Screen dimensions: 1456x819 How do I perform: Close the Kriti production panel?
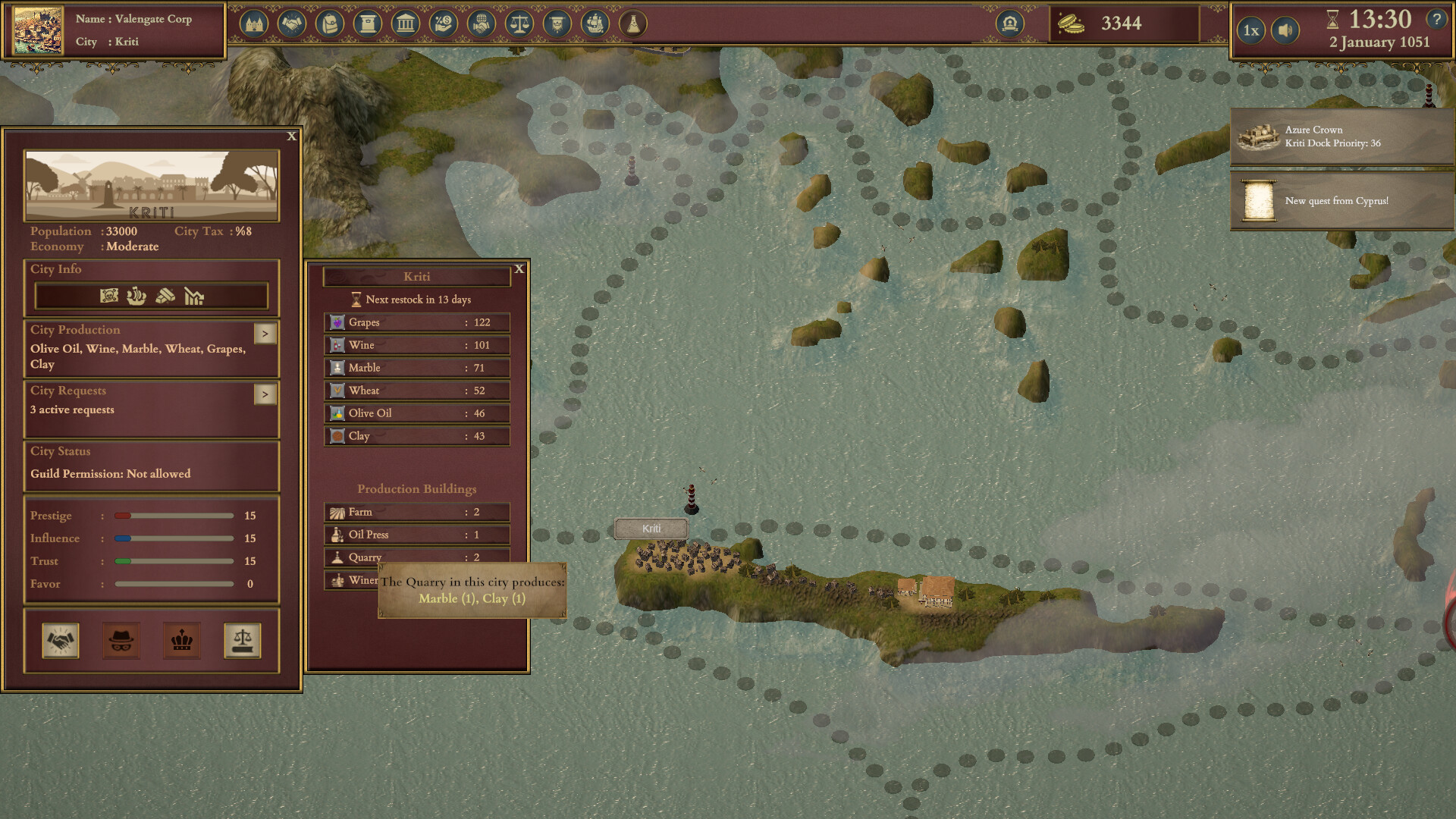(x=519, y=269)
